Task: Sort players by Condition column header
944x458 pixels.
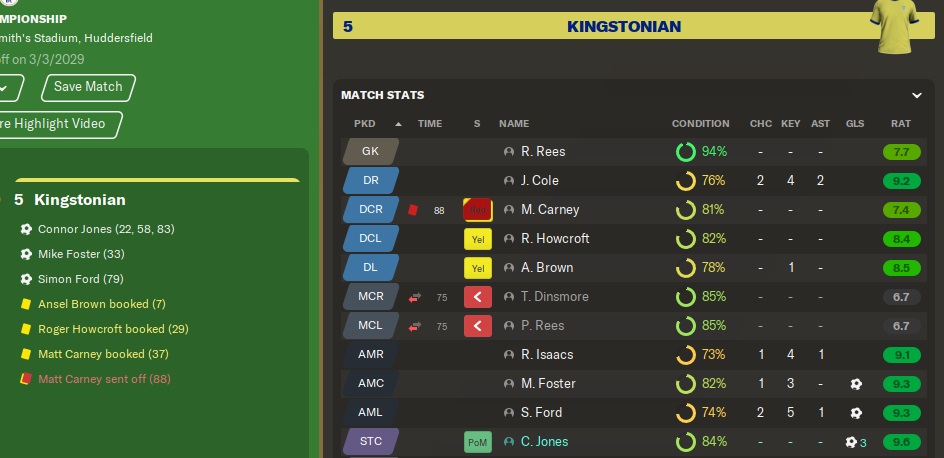Action: (700, 124)
